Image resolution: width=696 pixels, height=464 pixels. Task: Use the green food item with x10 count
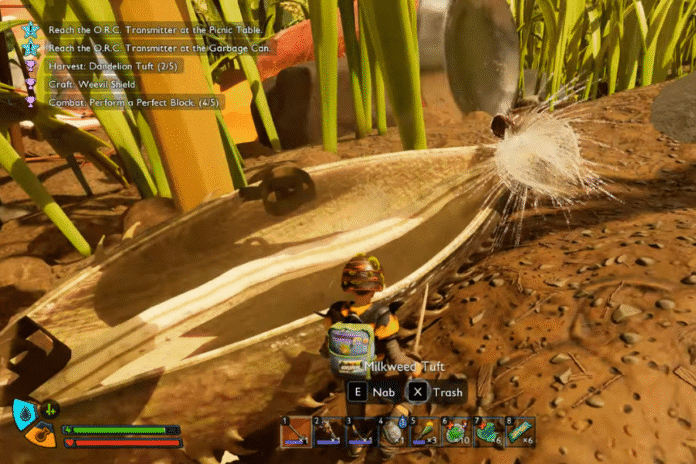coord(457,431)
